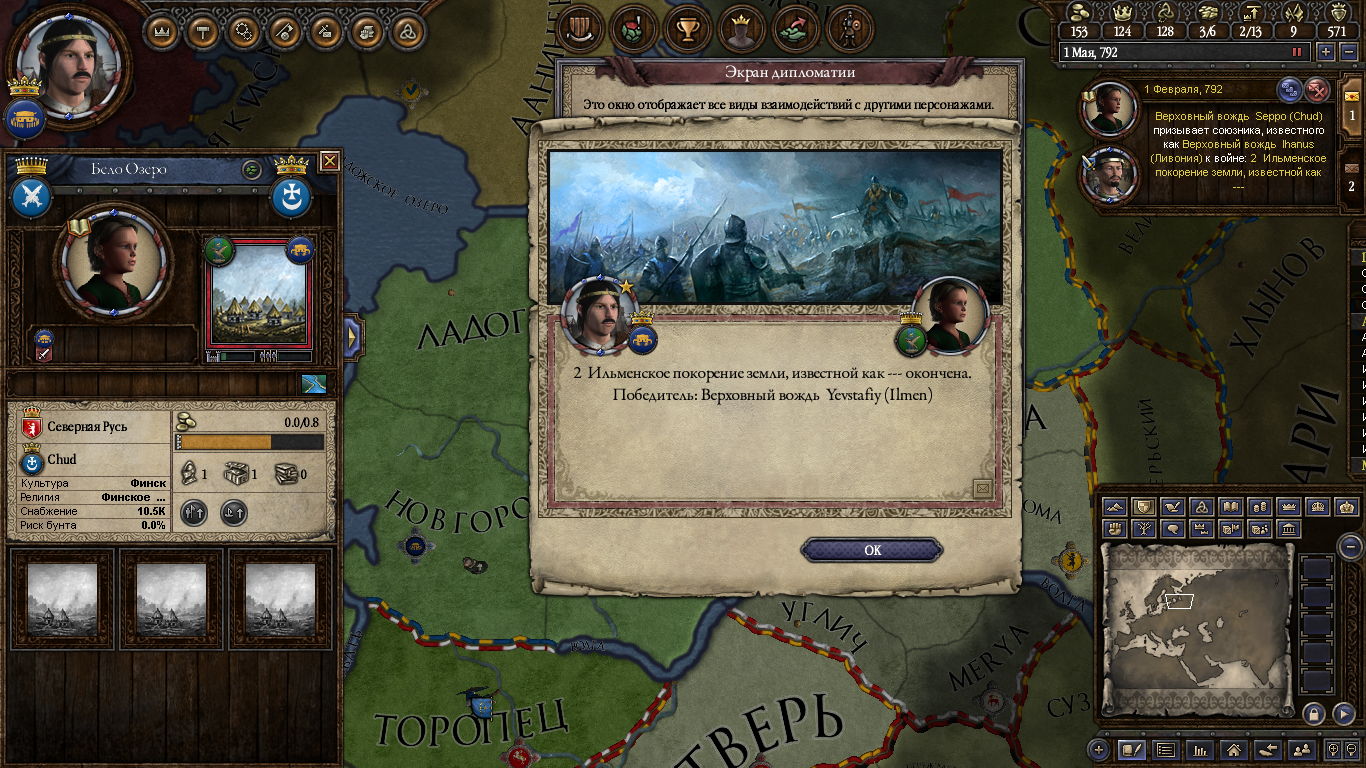The width and height of the screenshot is (1366, 768).
Task: Open the player ruler portrait
Action: pos(70,60)
